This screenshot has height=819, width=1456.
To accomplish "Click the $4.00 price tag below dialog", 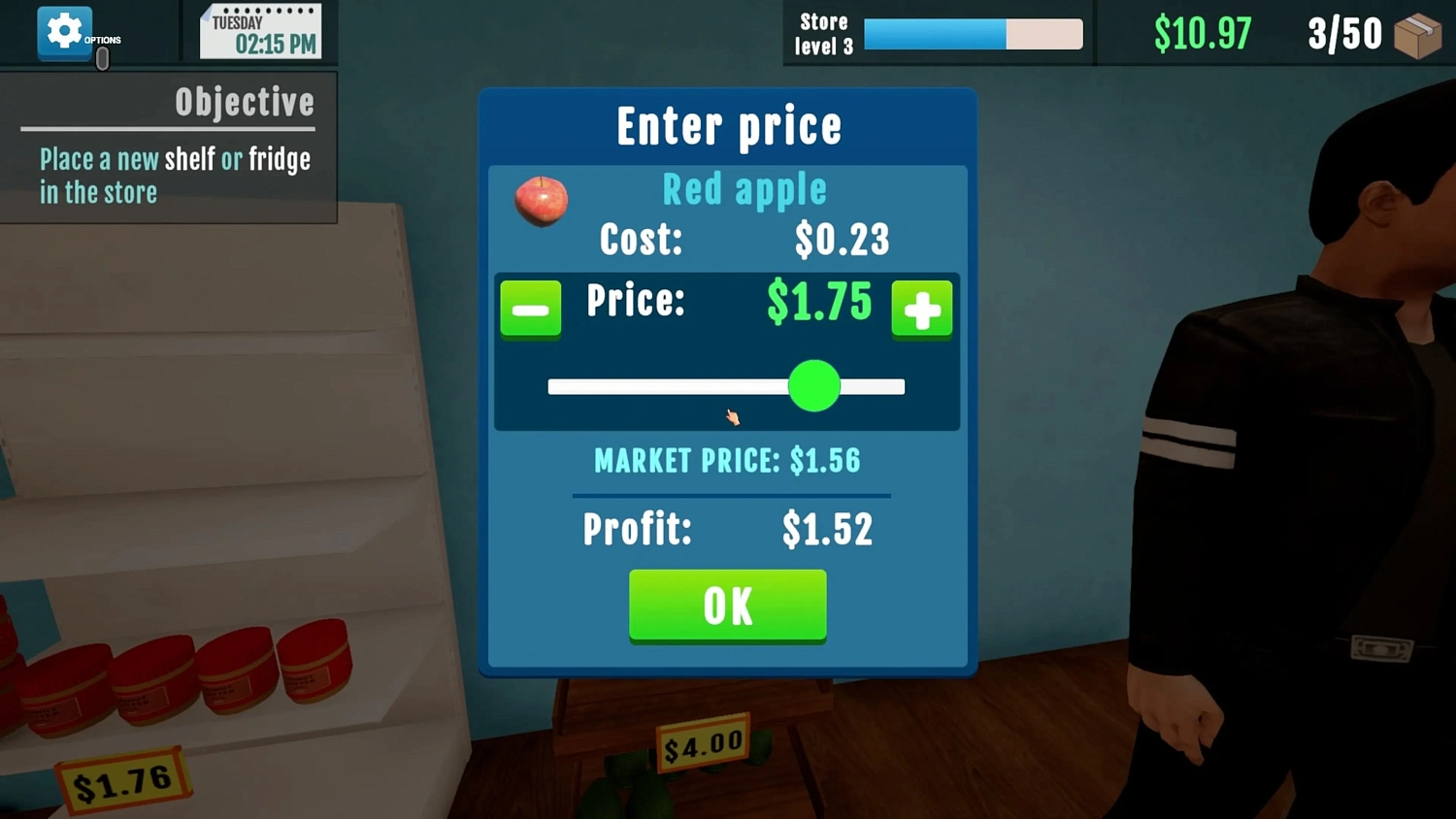I will click(703, 745).
